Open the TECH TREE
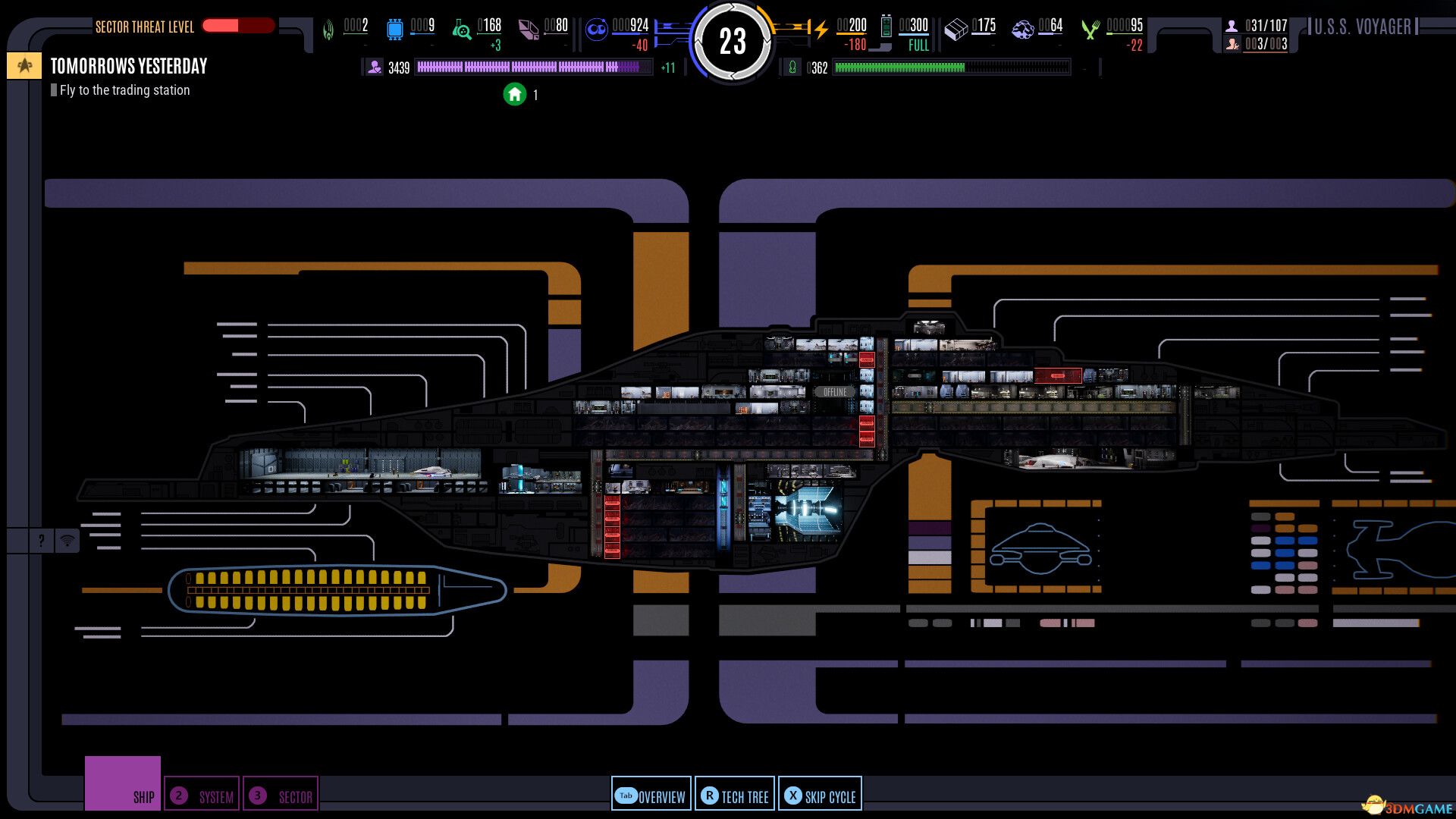Image resolution: width=1456 pixels, height=819 pixels. (x=734, y=796)
